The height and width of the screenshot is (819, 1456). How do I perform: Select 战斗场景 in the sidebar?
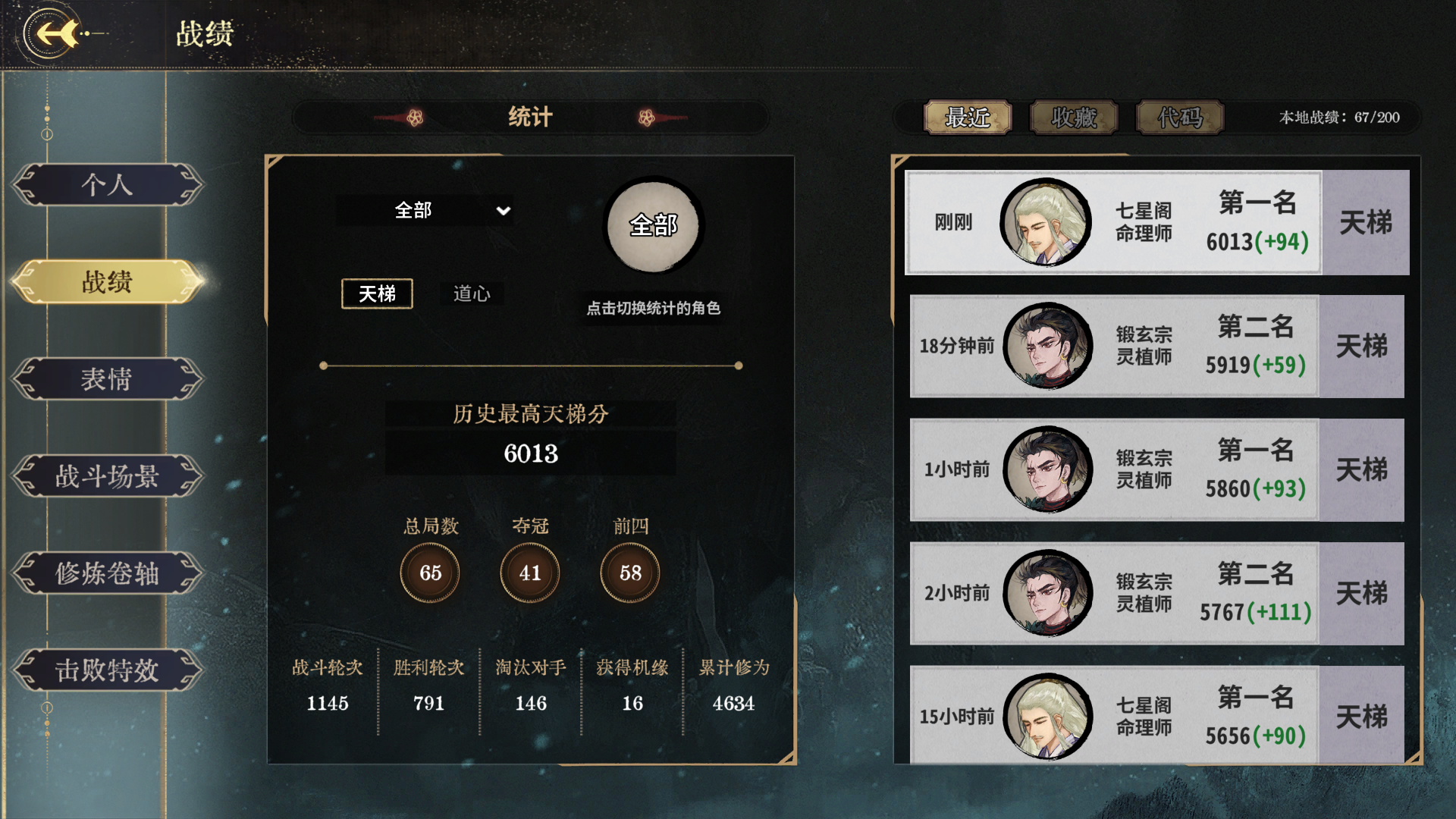108,476
